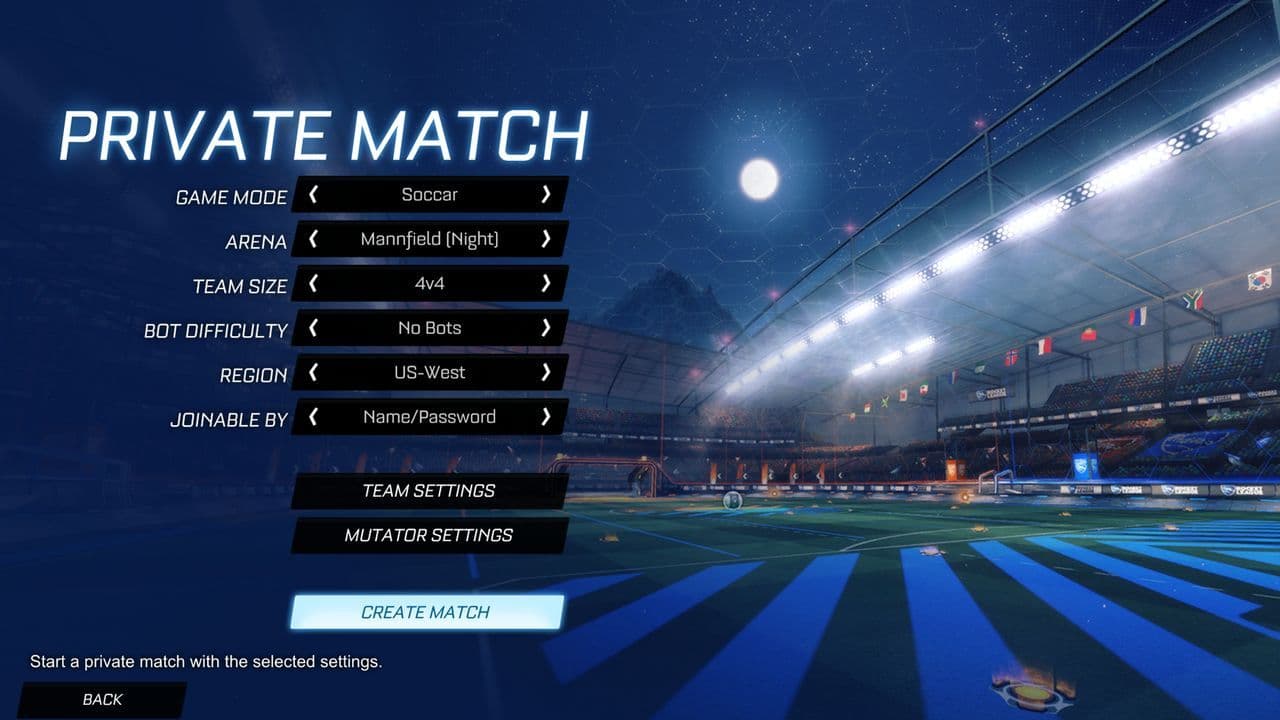The height and width of the screenshot is (720, 1280).
Task: Click the US-West region value
Action: 432,372
